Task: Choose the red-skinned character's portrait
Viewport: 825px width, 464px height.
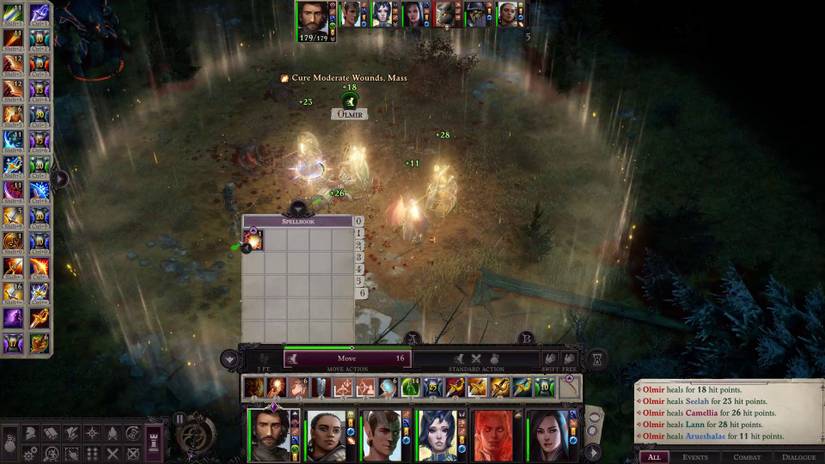Action: (493, 435)
